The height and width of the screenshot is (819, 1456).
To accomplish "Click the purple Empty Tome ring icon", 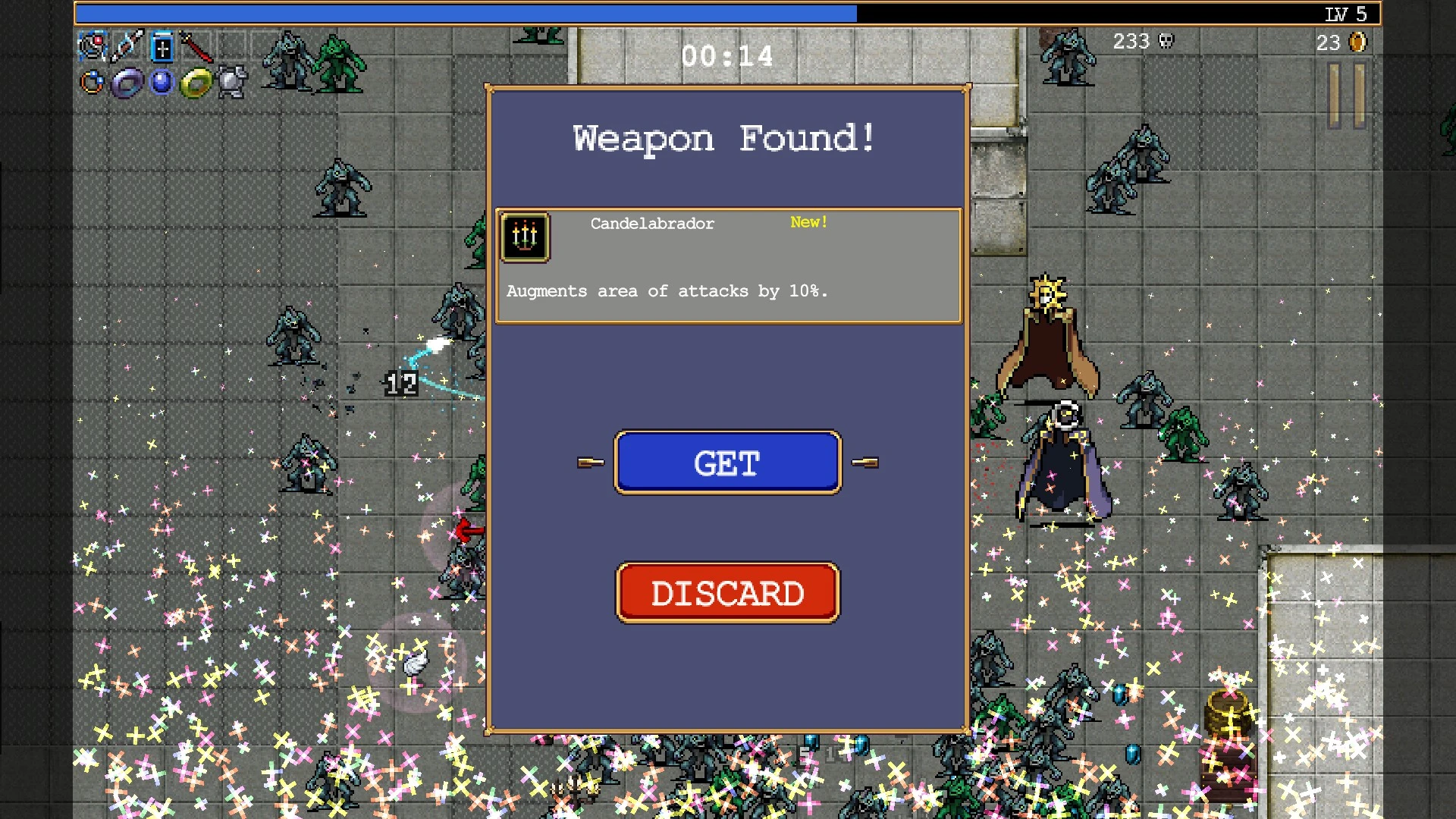I will (x=127, y=83).
